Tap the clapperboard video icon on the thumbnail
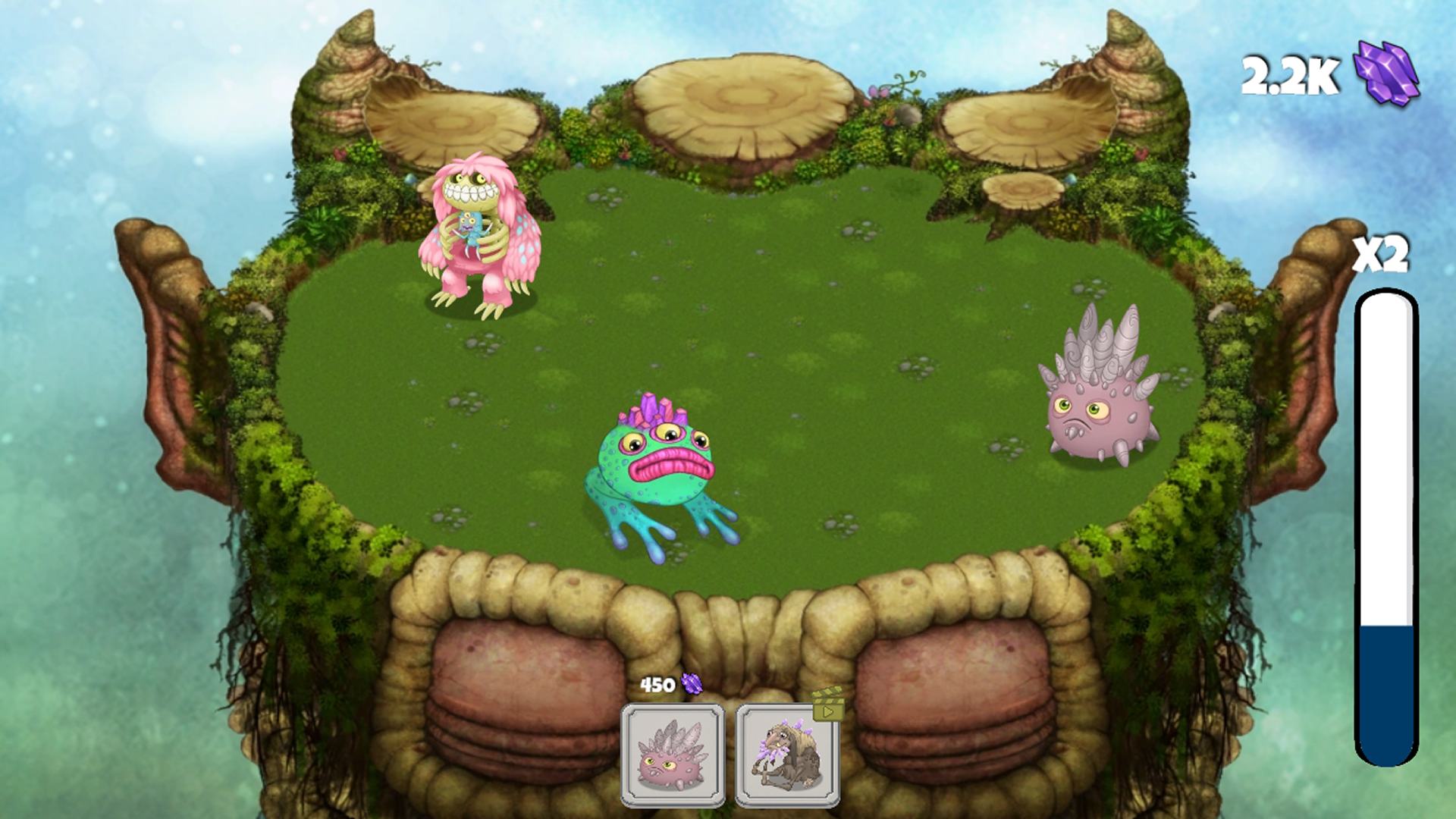The height and width of the screenshot is (819, 1456). point(827,705)
